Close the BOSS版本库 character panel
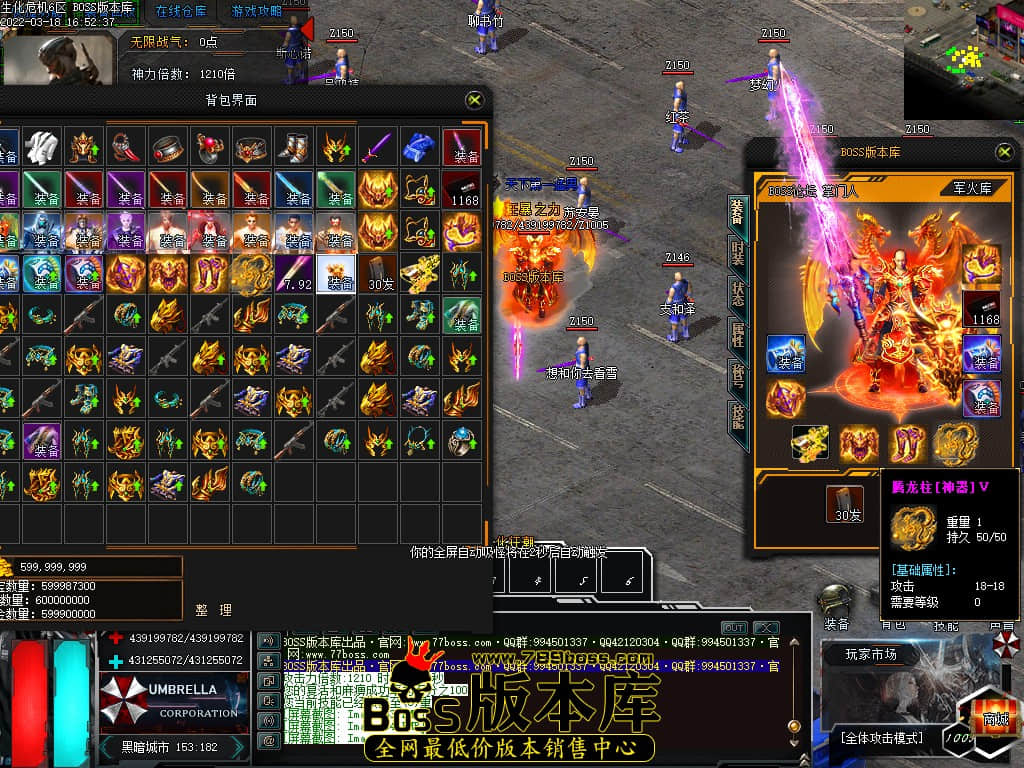The width and height of the screenshot is (1024, 768). 1004,152
